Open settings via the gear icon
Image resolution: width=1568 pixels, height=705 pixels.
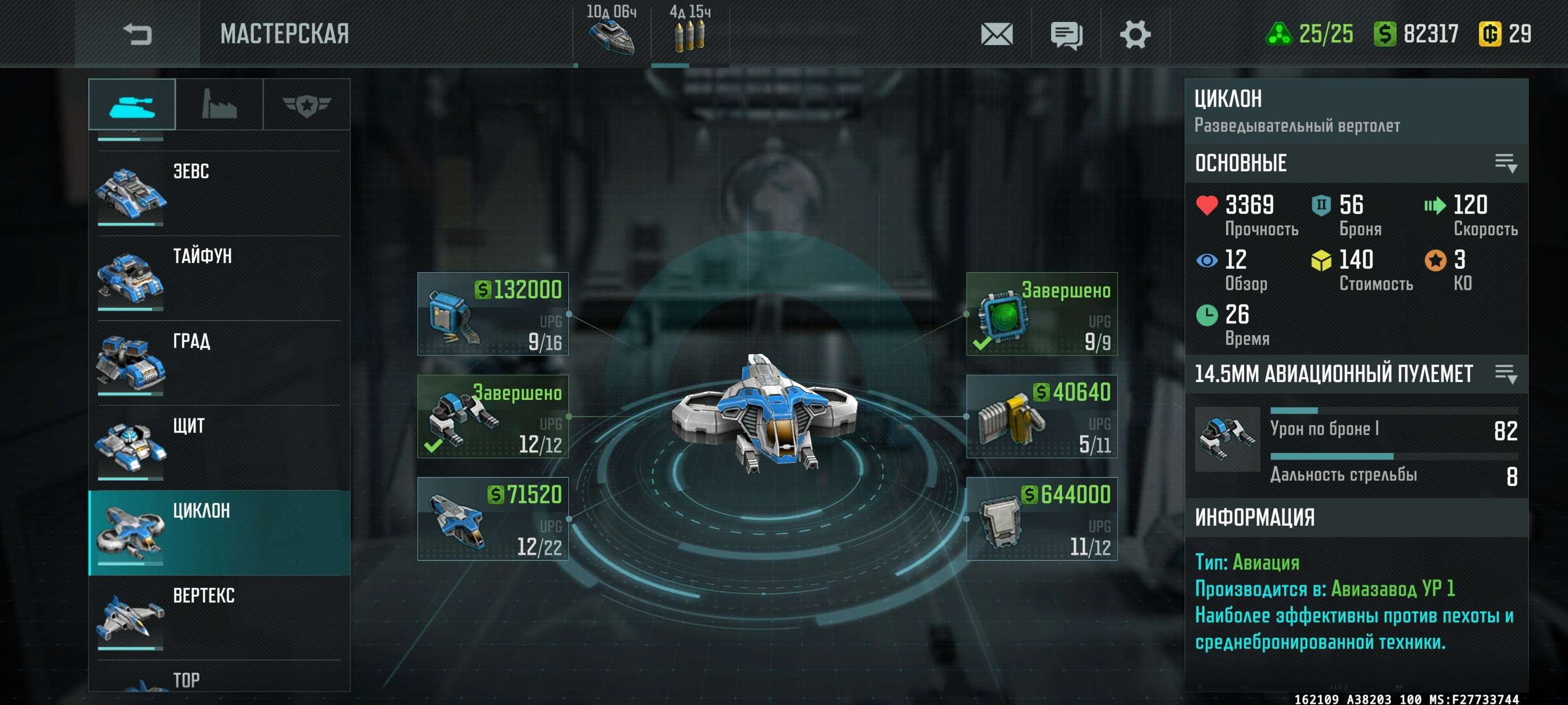click(1134, 34)
